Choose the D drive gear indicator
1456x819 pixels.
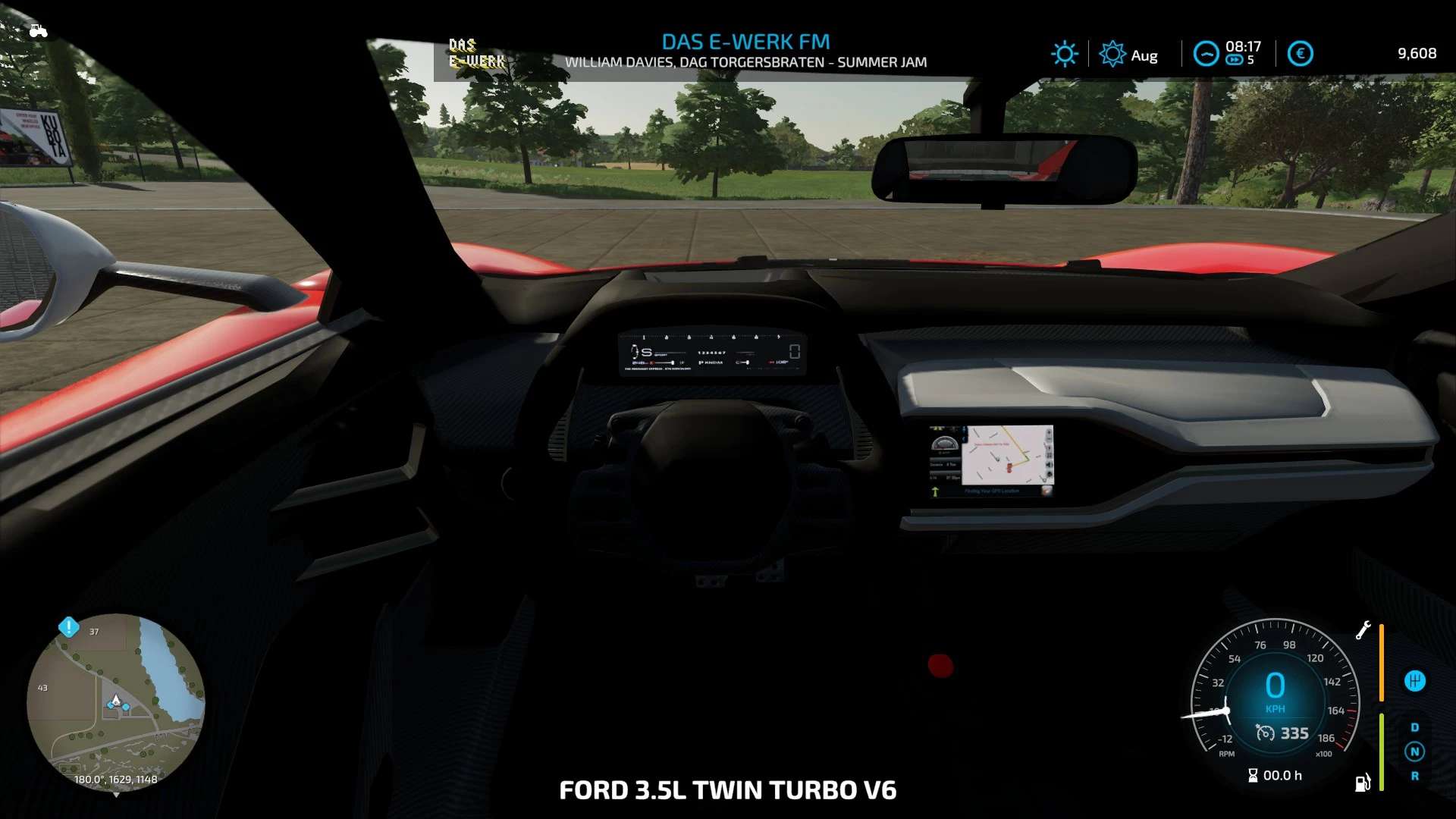(1414, 727)
